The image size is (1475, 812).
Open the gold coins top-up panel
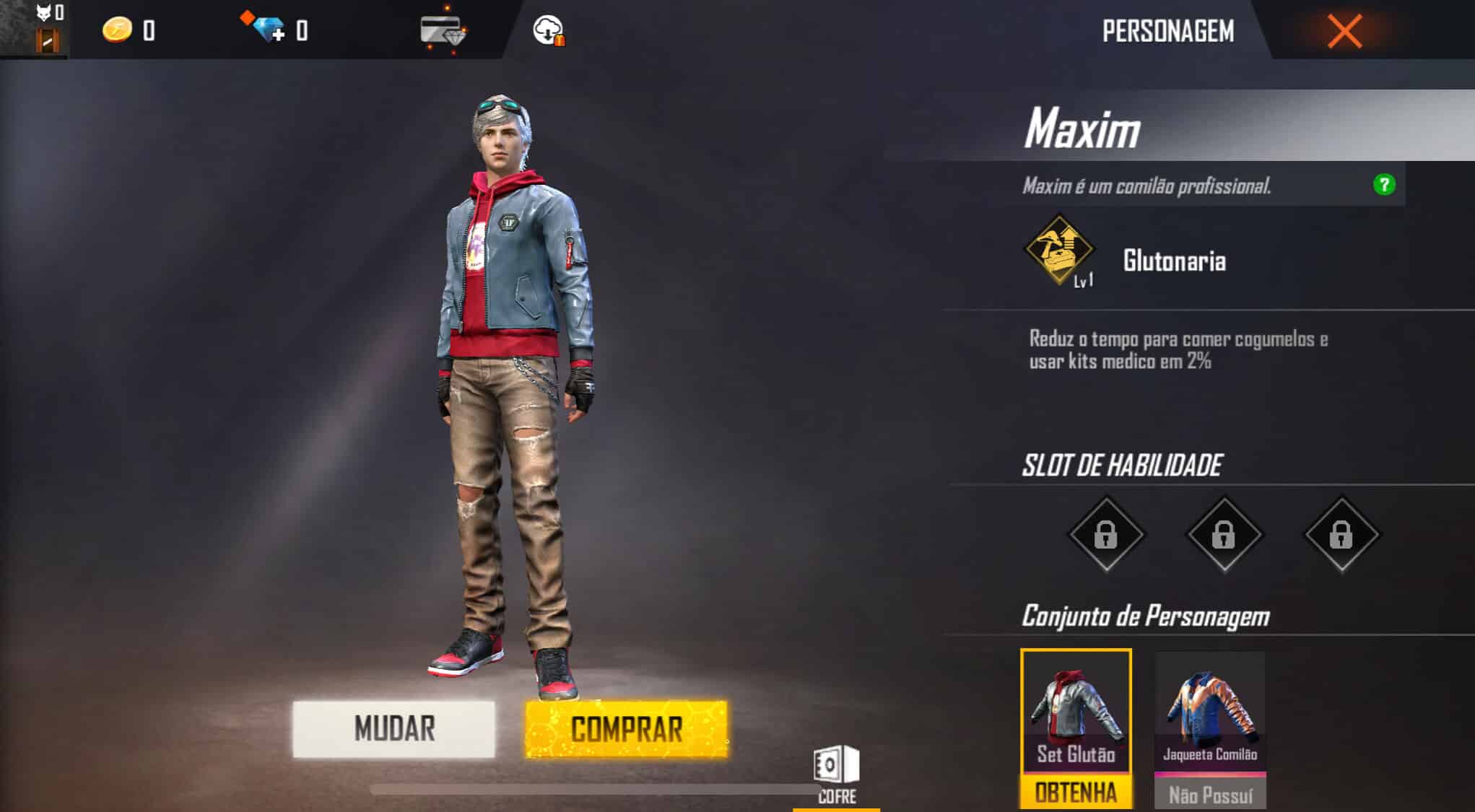pos(117,30)
